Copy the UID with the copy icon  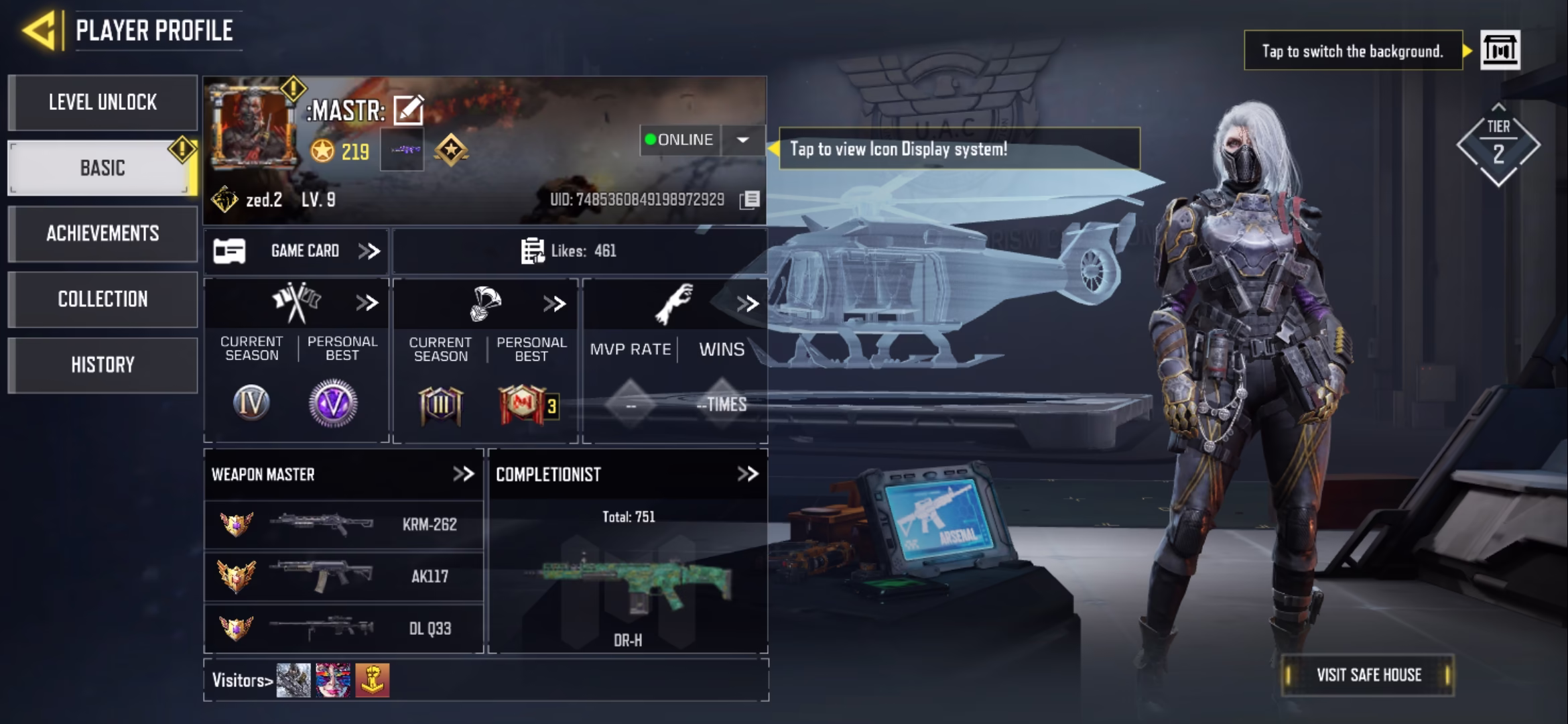[750, 200]
